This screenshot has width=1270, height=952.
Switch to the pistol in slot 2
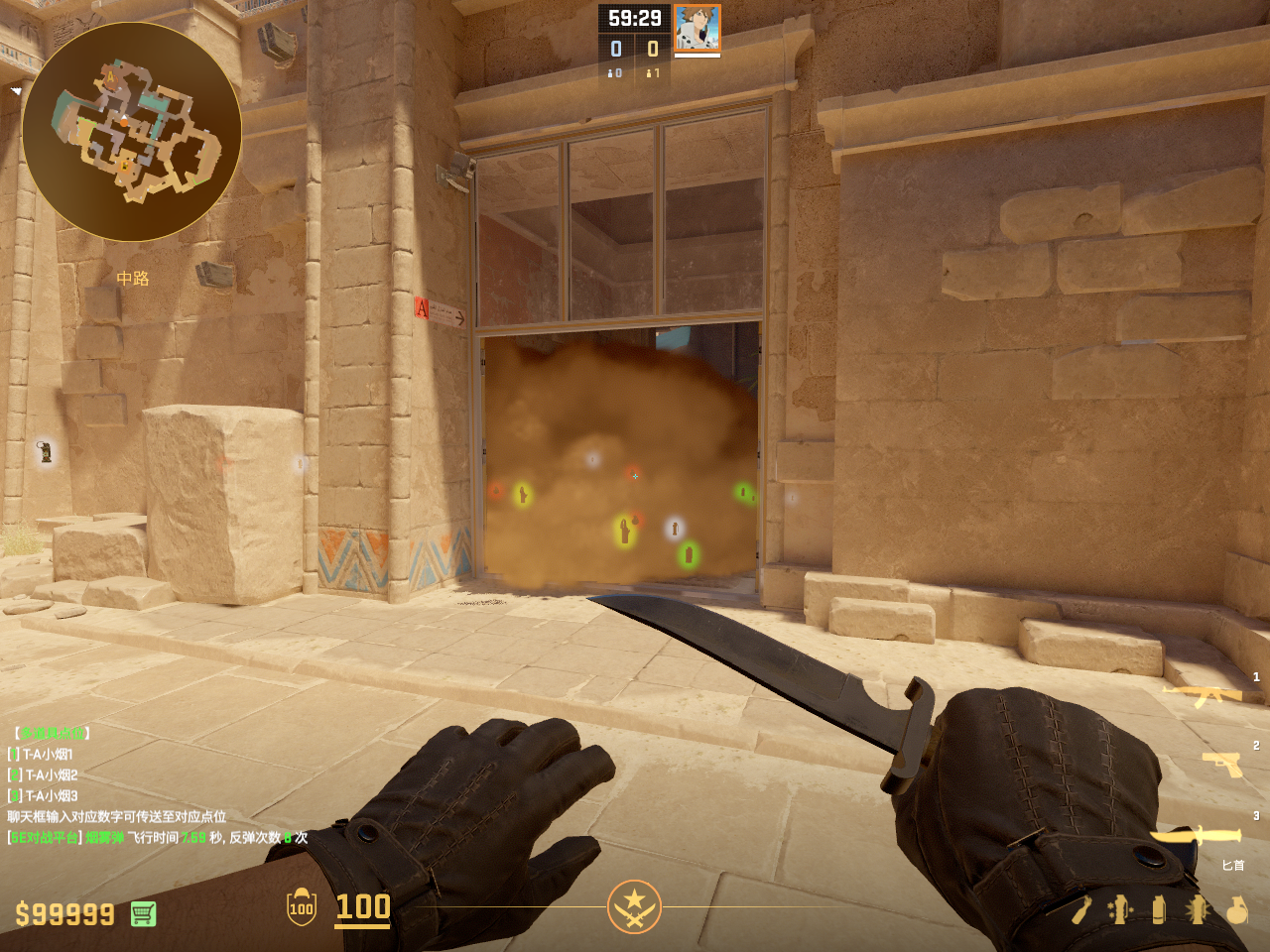1221,764
